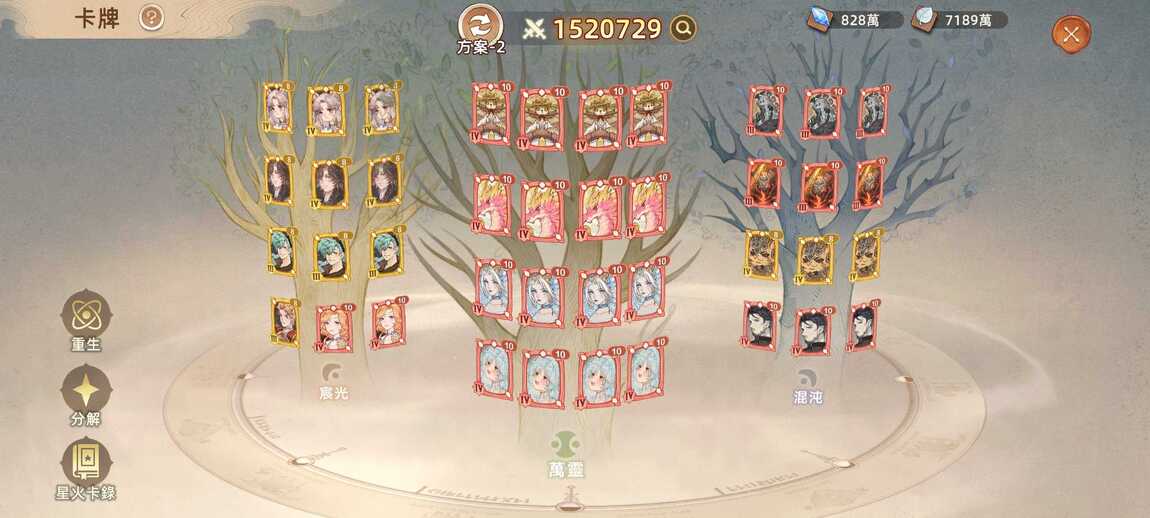Select the 萬靈 tree emblem

[567, 445]
